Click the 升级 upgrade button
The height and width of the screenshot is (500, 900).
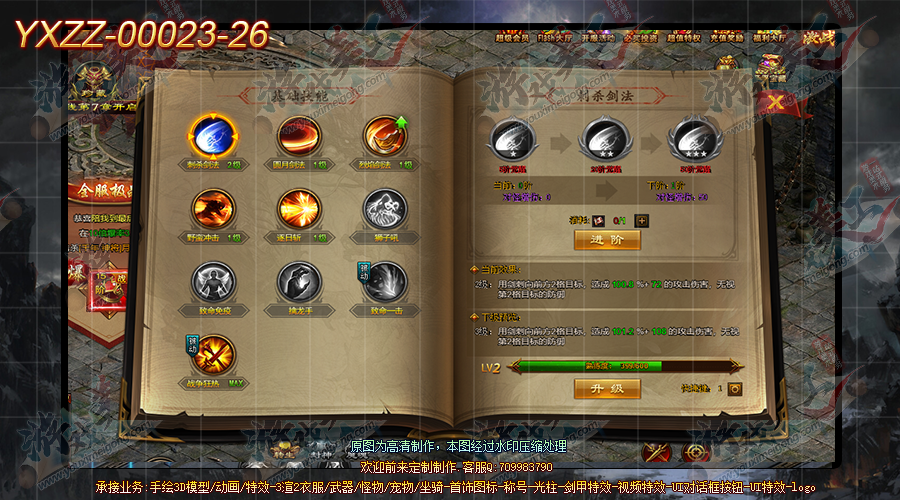[x=607, y=388]
